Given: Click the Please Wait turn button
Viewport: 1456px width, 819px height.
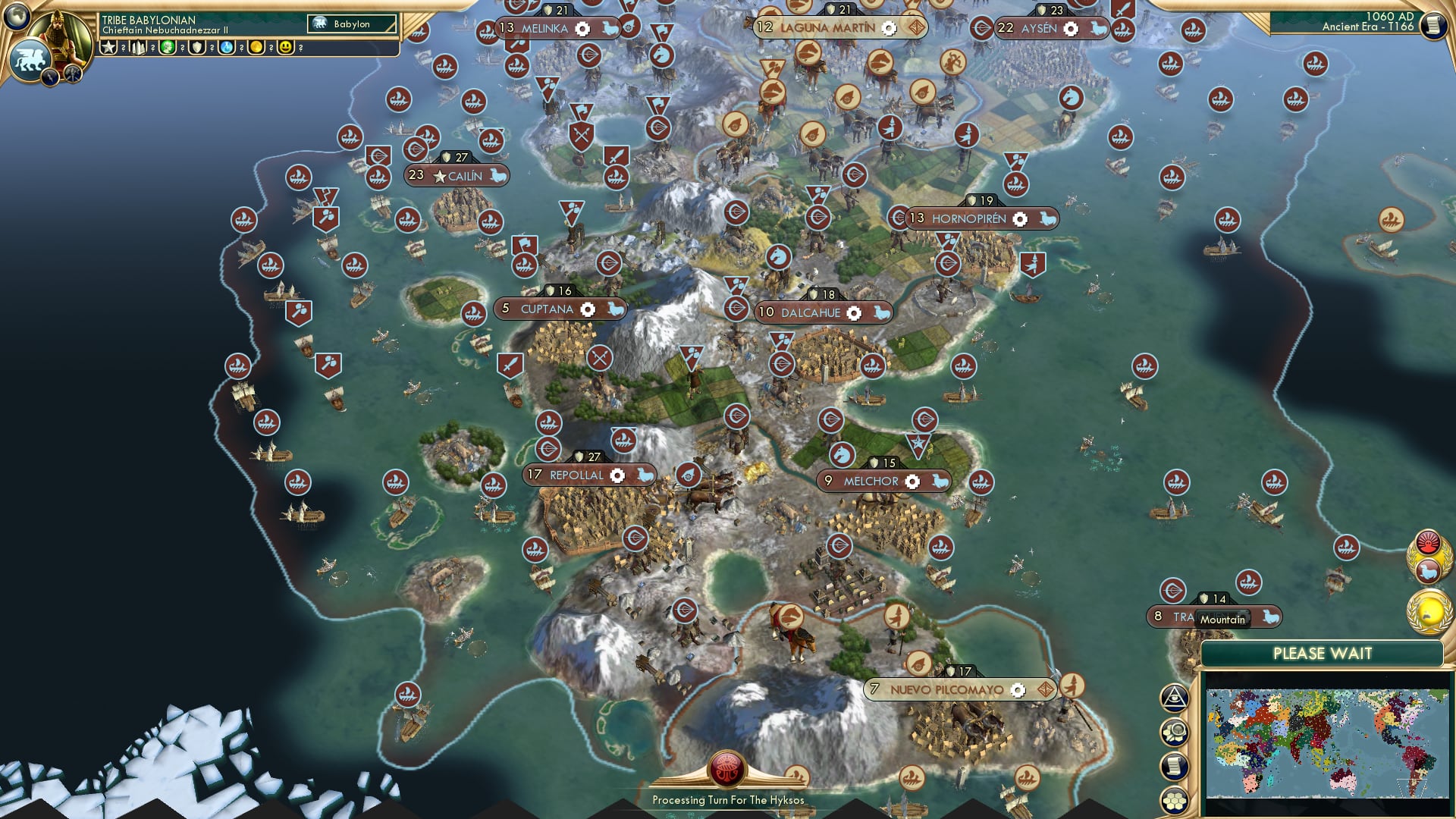Looking at the screenshot, I should [x=1322, y=654].
